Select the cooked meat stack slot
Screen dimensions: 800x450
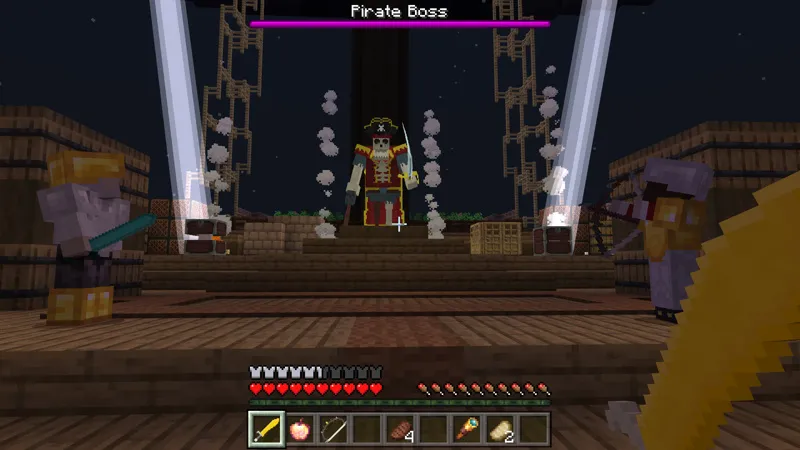coord(399,429)
